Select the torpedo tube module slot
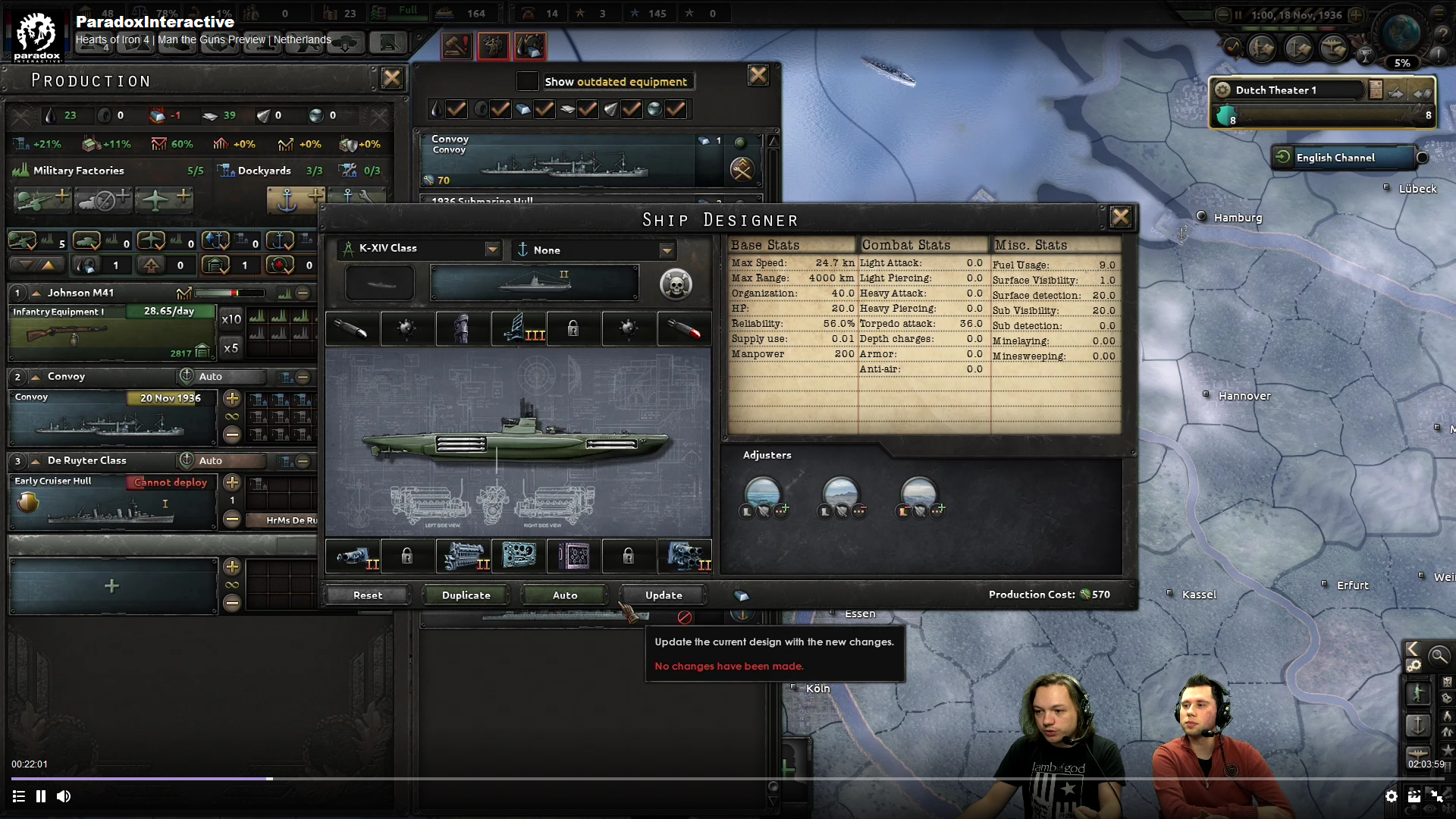The image size is (1456, 819). tap(351, 328)
